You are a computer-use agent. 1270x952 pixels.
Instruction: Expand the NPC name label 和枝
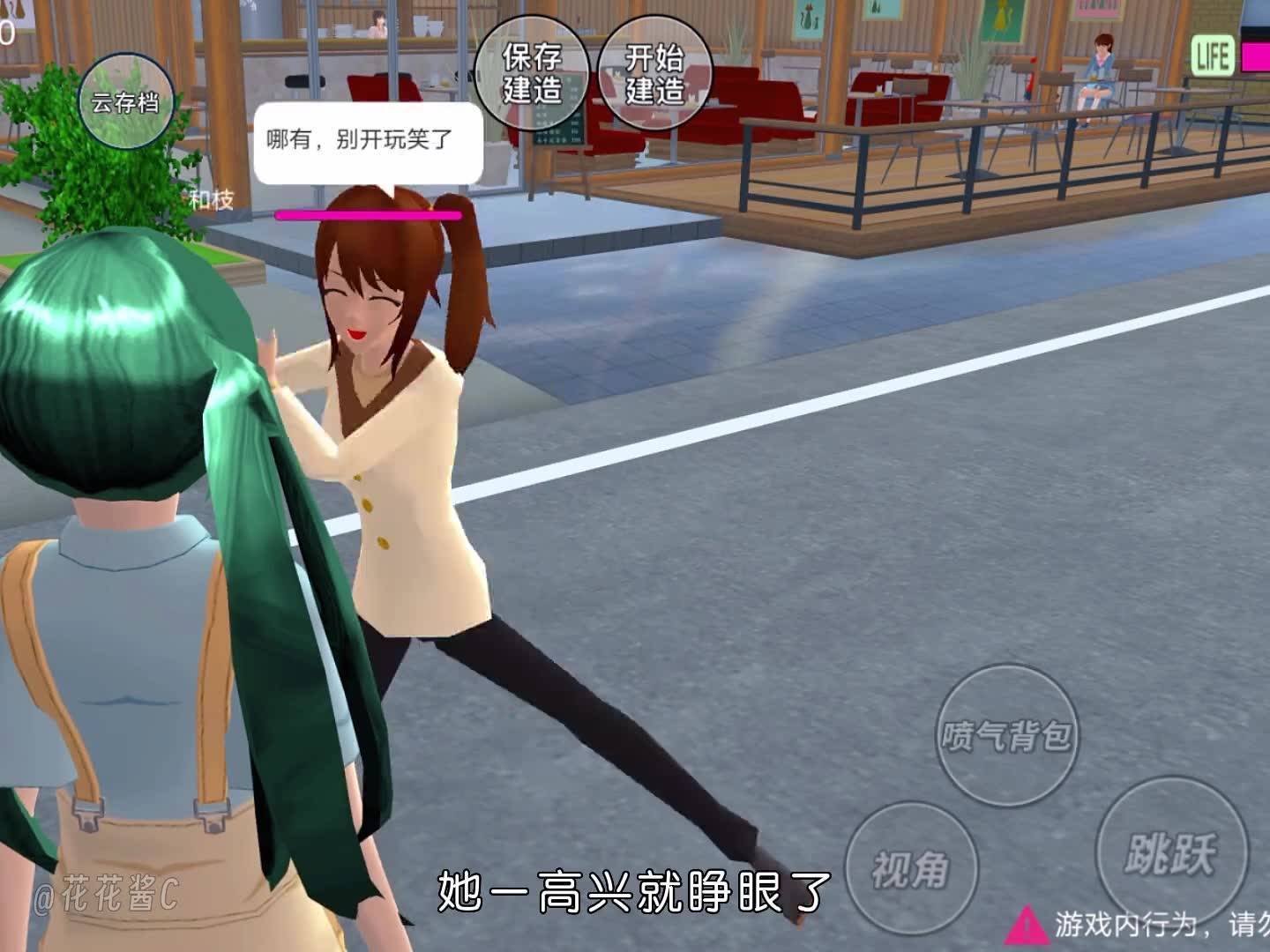tap(210, 198)
